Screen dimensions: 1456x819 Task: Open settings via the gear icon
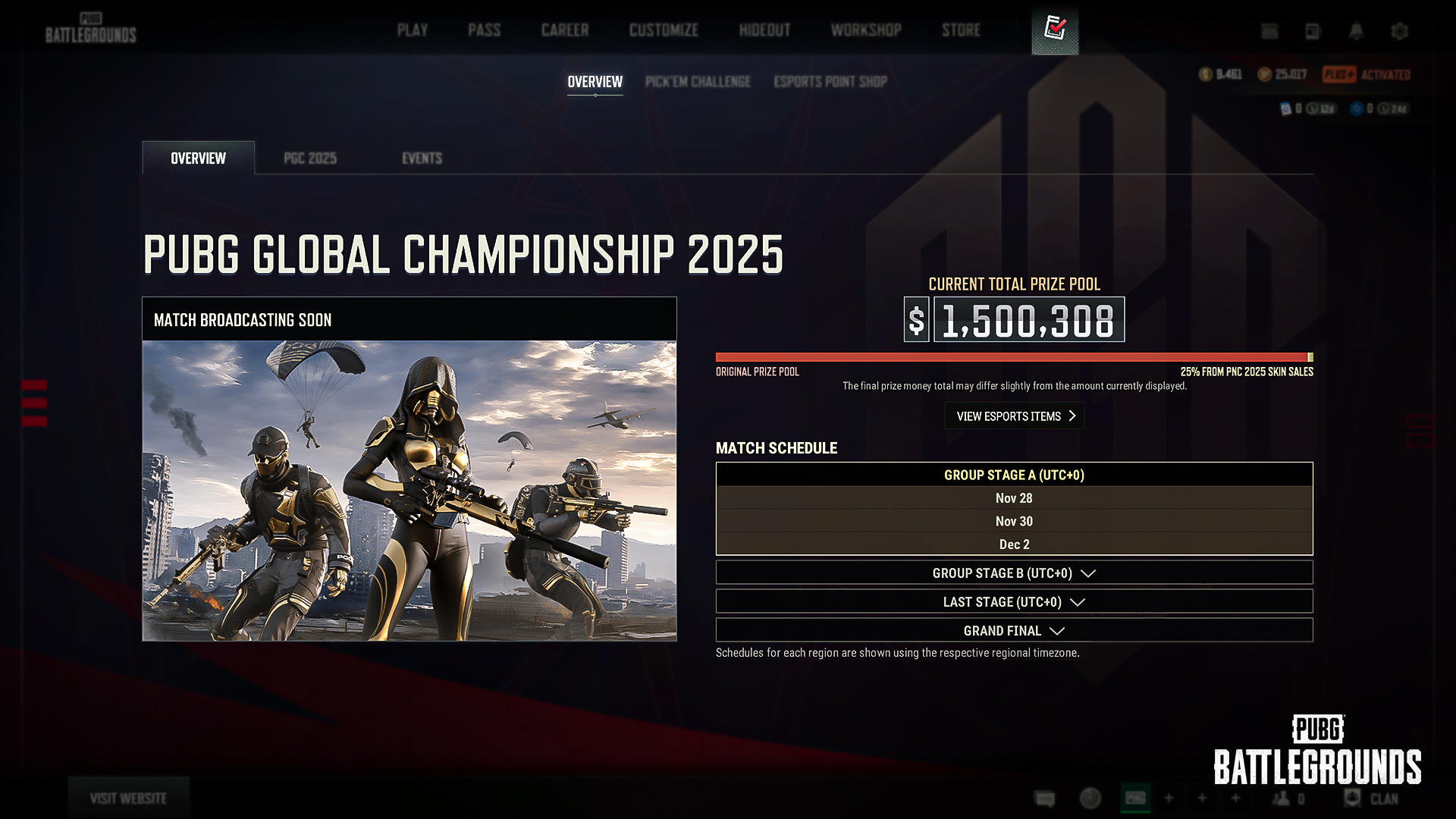(x=1400, y=31)
